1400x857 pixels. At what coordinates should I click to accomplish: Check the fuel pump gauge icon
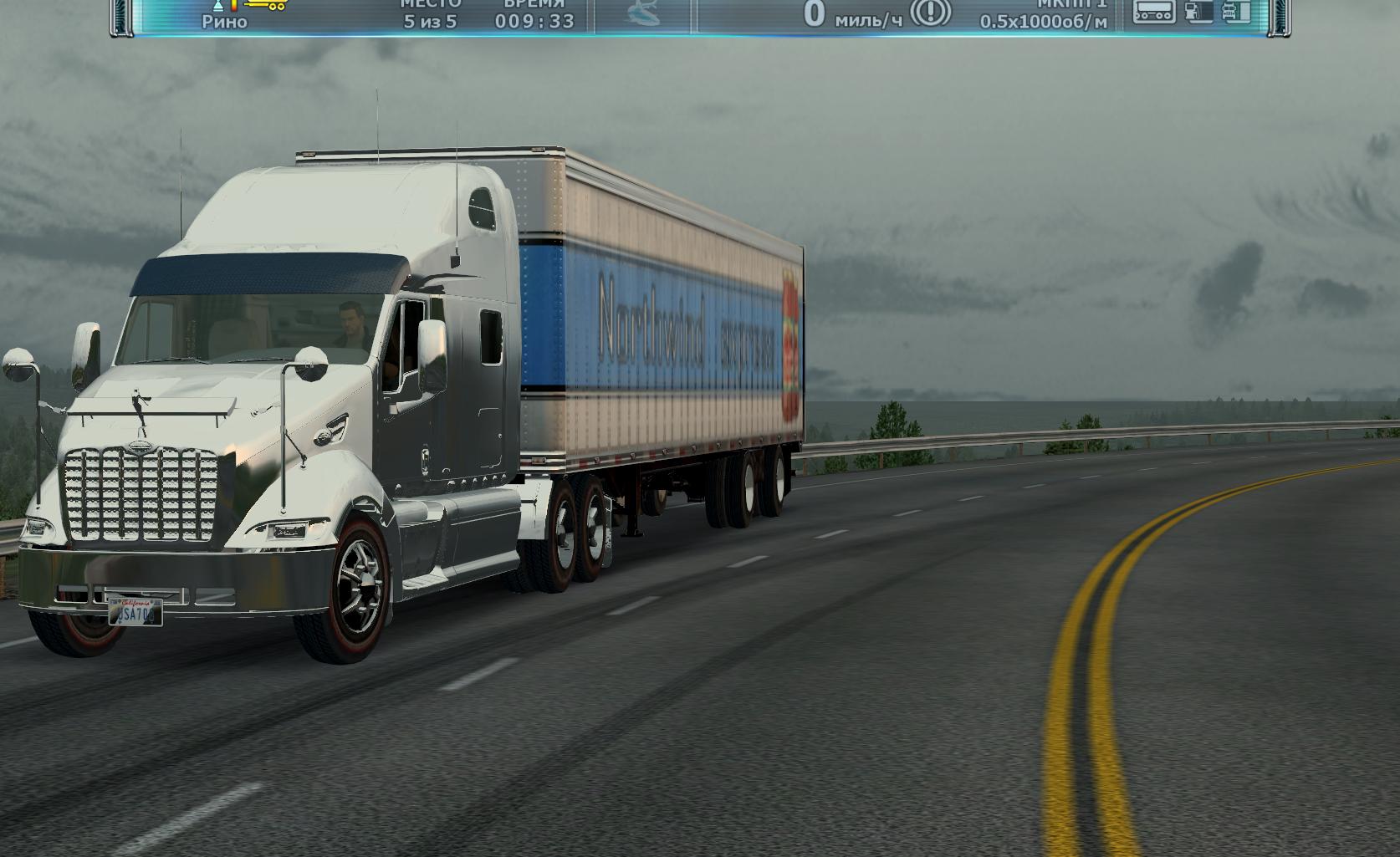[1198, 12]
